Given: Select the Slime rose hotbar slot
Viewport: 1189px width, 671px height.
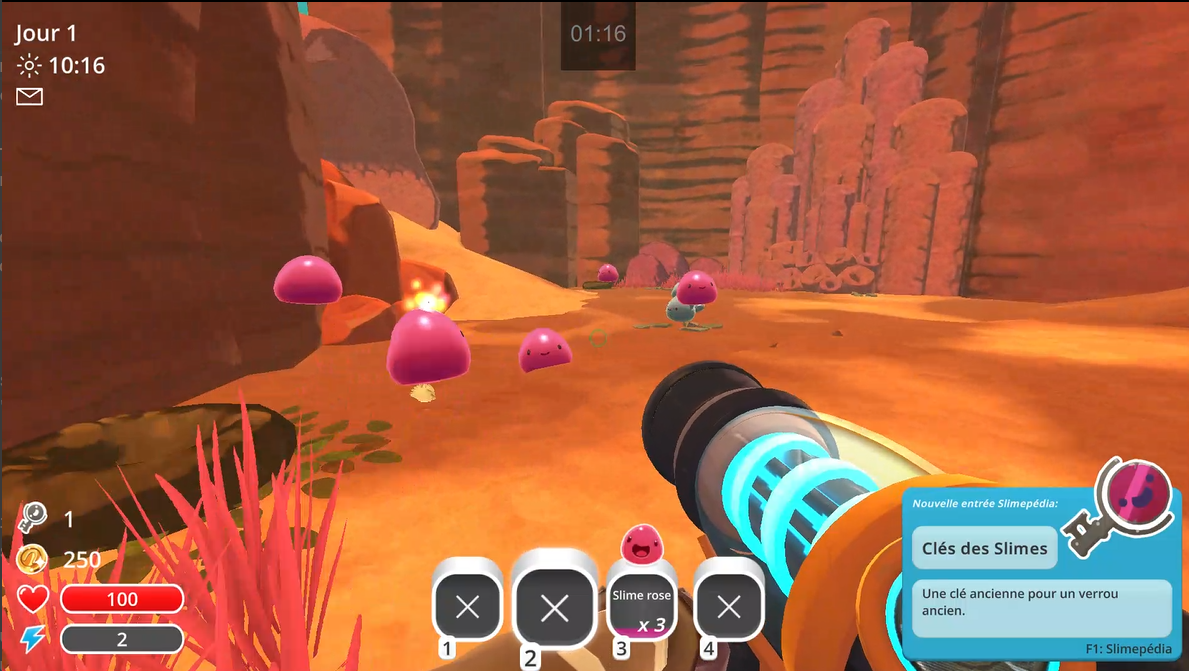Looking at the screenshot, I should tap(642, 605).
